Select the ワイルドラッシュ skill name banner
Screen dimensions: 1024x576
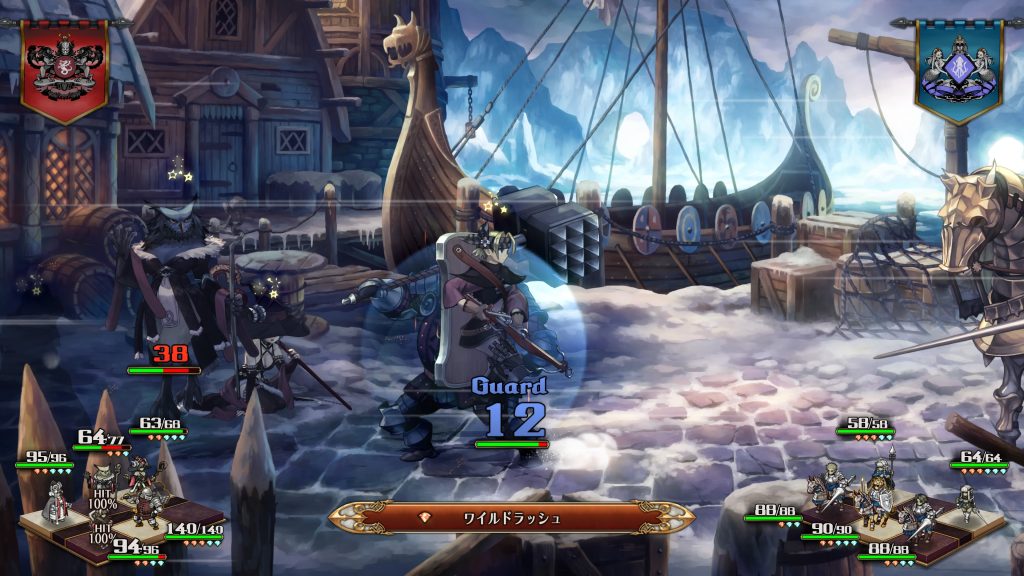(511, 518)
